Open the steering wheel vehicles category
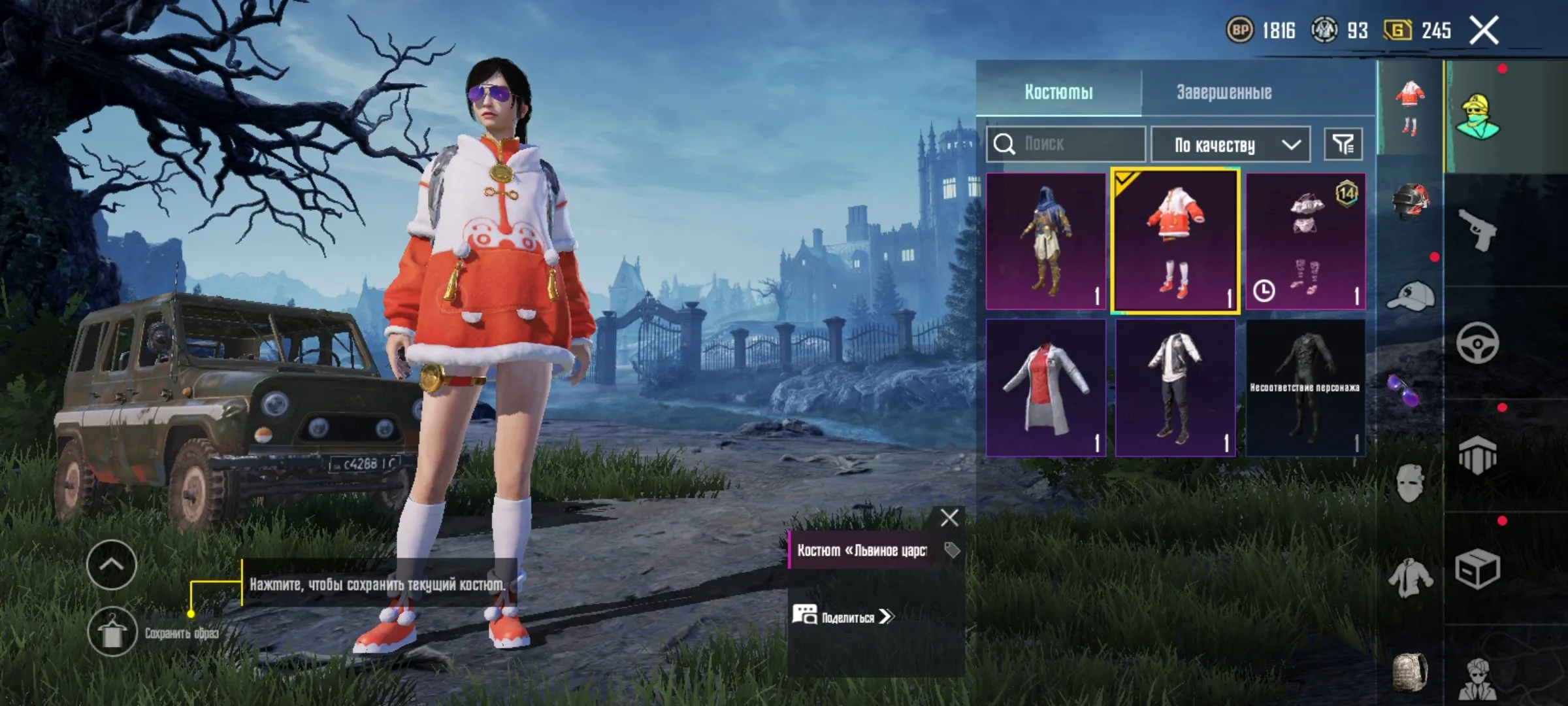This screenshot has width=1568, height=706. coord(1477,343)
